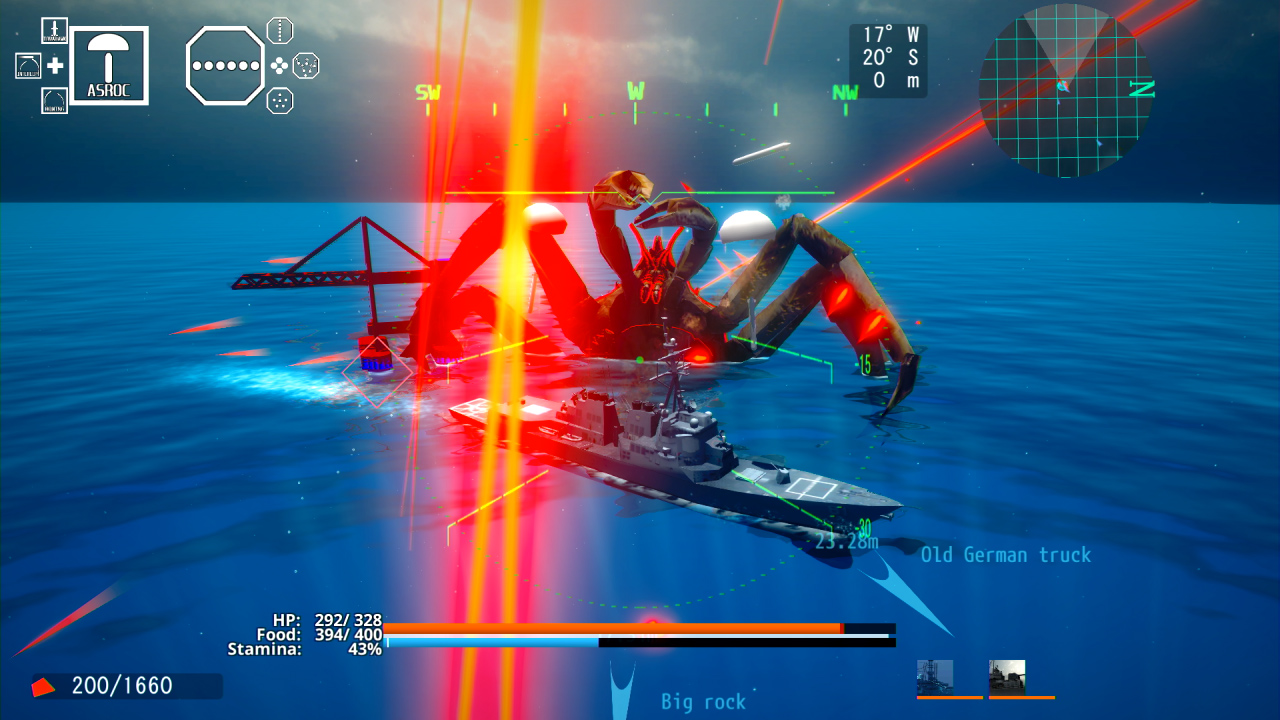Image resolution: width=1280 pixels, height=720 pixels.
Task: Open the compass heading readout panel
Action: (888, 62)
